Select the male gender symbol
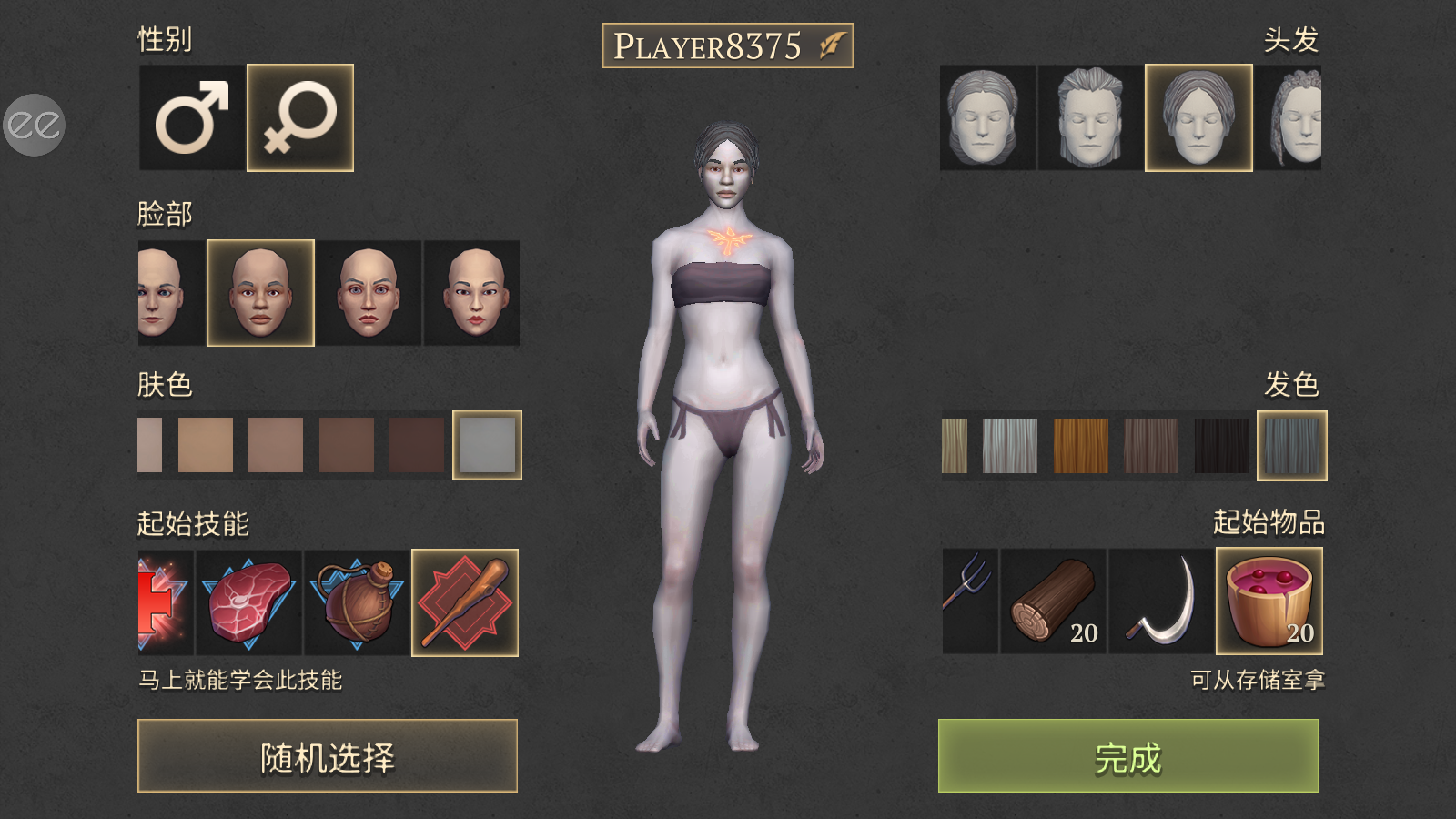This screenshot has width=1456, height=819. click(191, 117)
